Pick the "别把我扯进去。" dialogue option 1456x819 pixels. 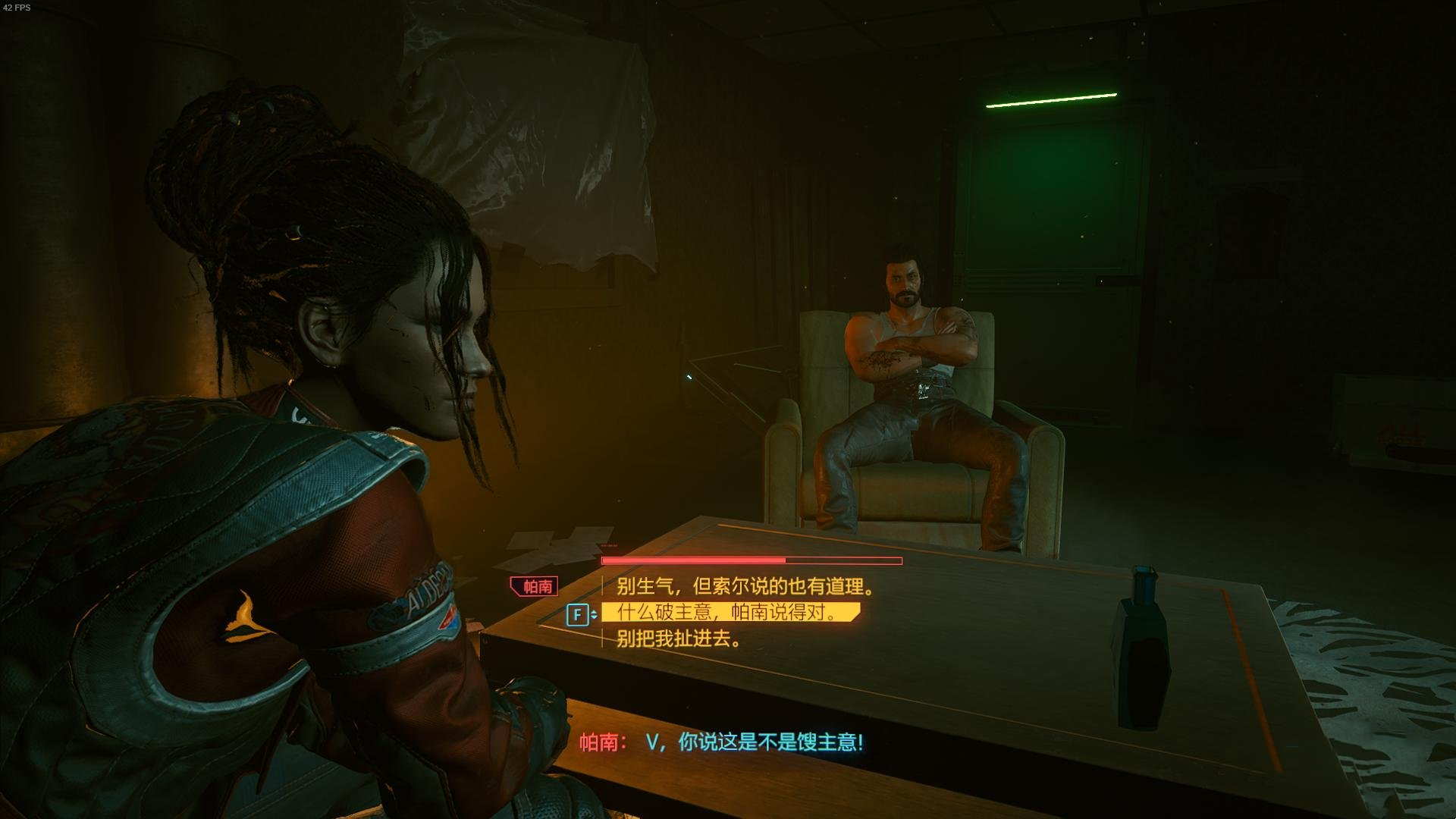click(x=679, y=639)
